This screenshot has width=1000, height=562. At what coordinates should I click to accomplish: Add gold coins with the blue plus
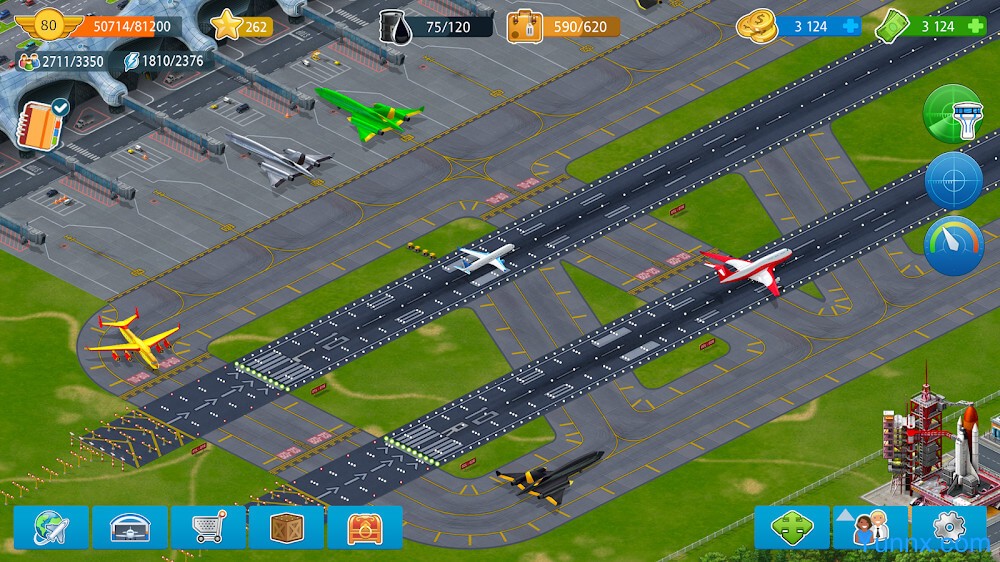[x=850, y=26]
